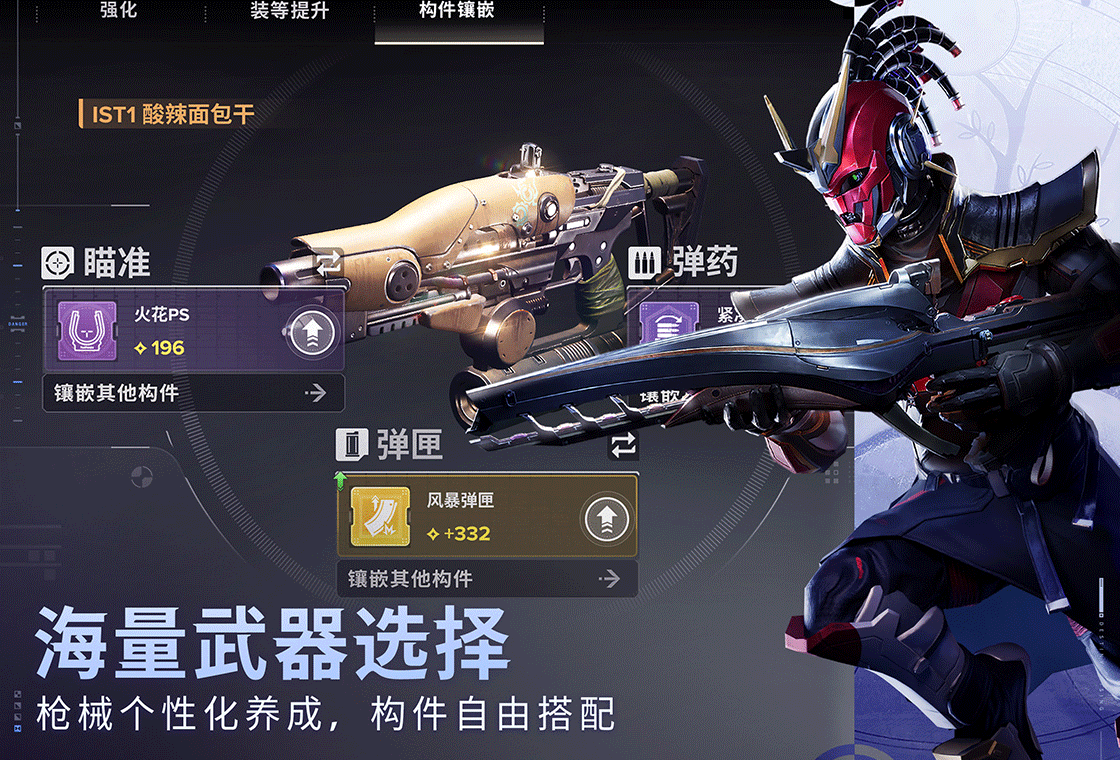Swap the 瞄准 component with the arrows icon

328,263
